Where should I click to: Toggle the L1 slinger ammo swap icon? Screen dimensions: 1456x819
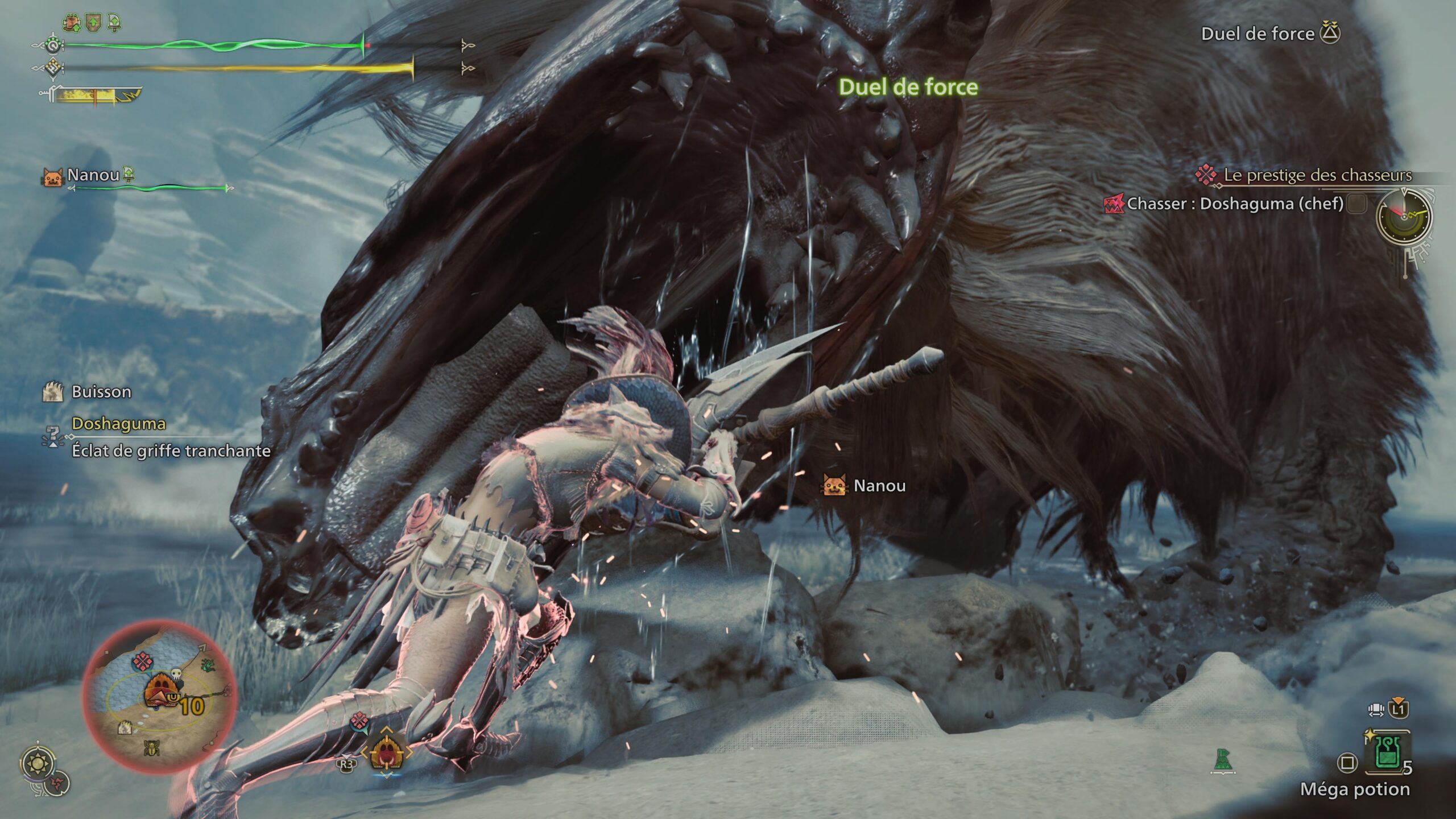[1399, 710]
